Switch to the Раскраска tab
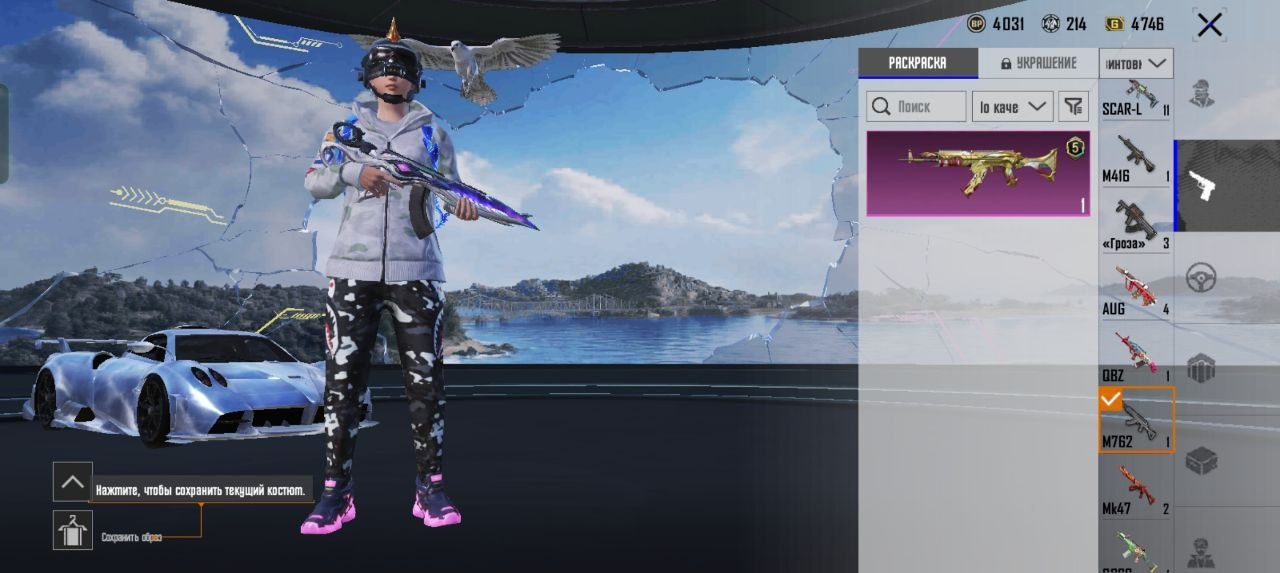 point(917,63)
